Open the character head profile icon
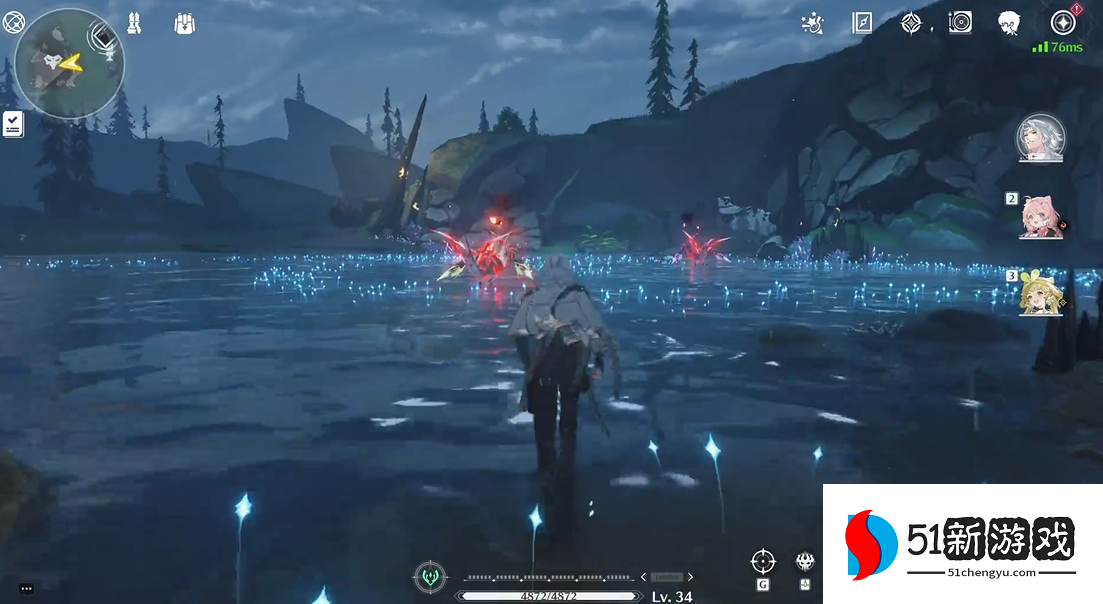1103x604 pixels. coord(1009,22)
